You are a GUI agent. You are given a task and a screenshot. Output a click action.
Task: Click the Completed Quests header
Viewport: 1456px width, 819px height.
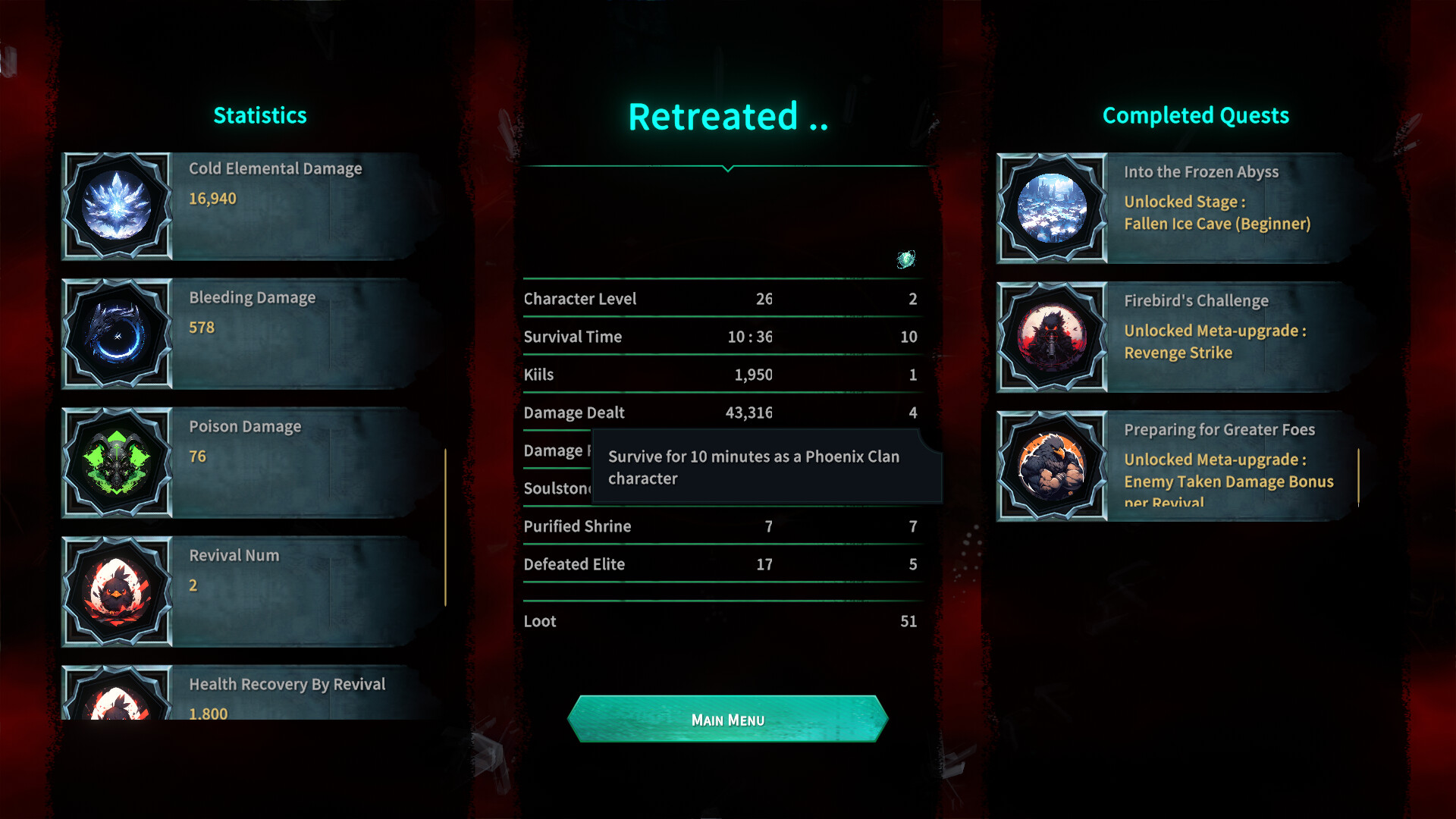point(1195,115)
